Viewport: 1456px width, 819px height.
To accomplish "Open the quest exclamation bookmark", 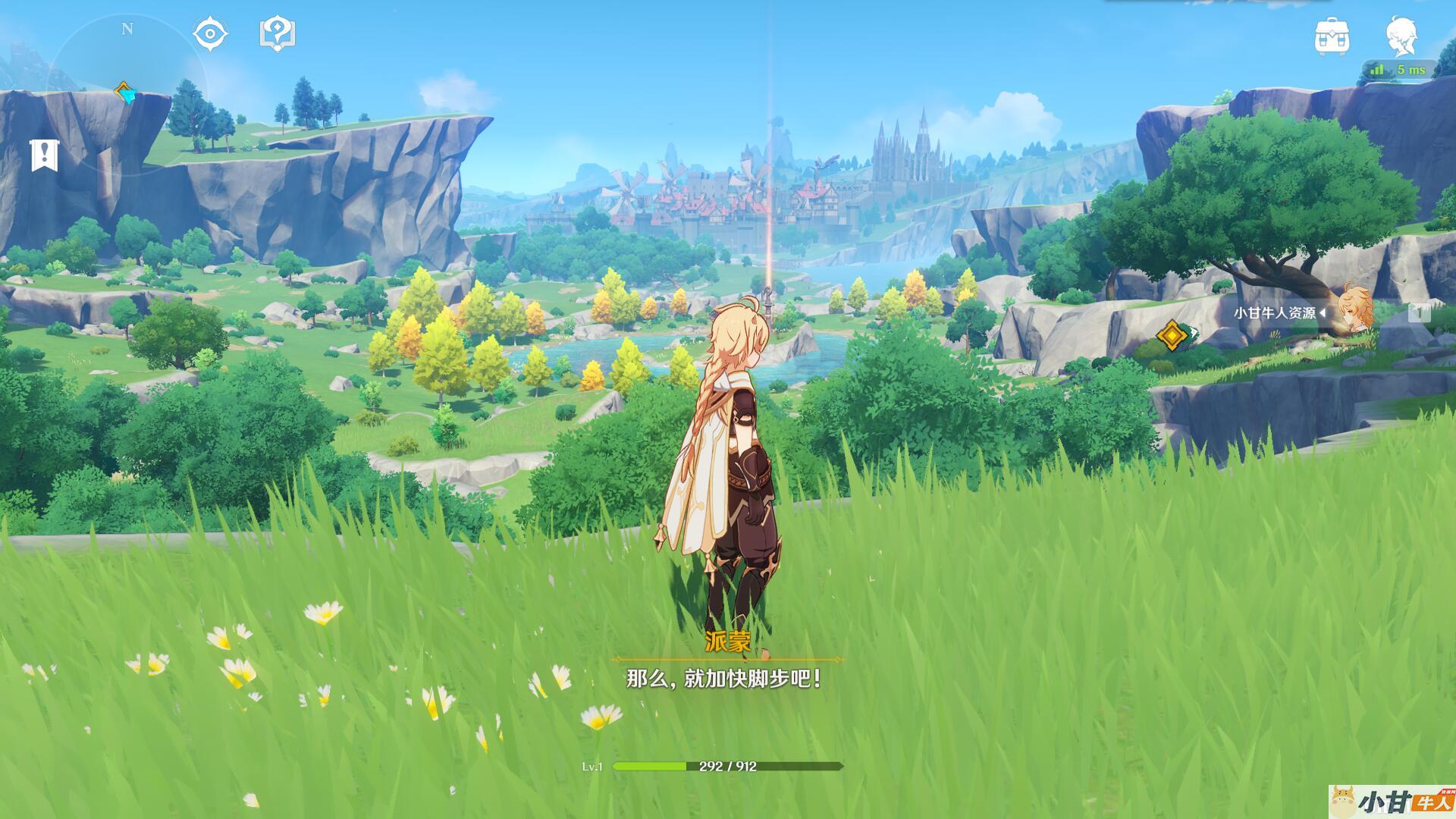I will (45, 155).
